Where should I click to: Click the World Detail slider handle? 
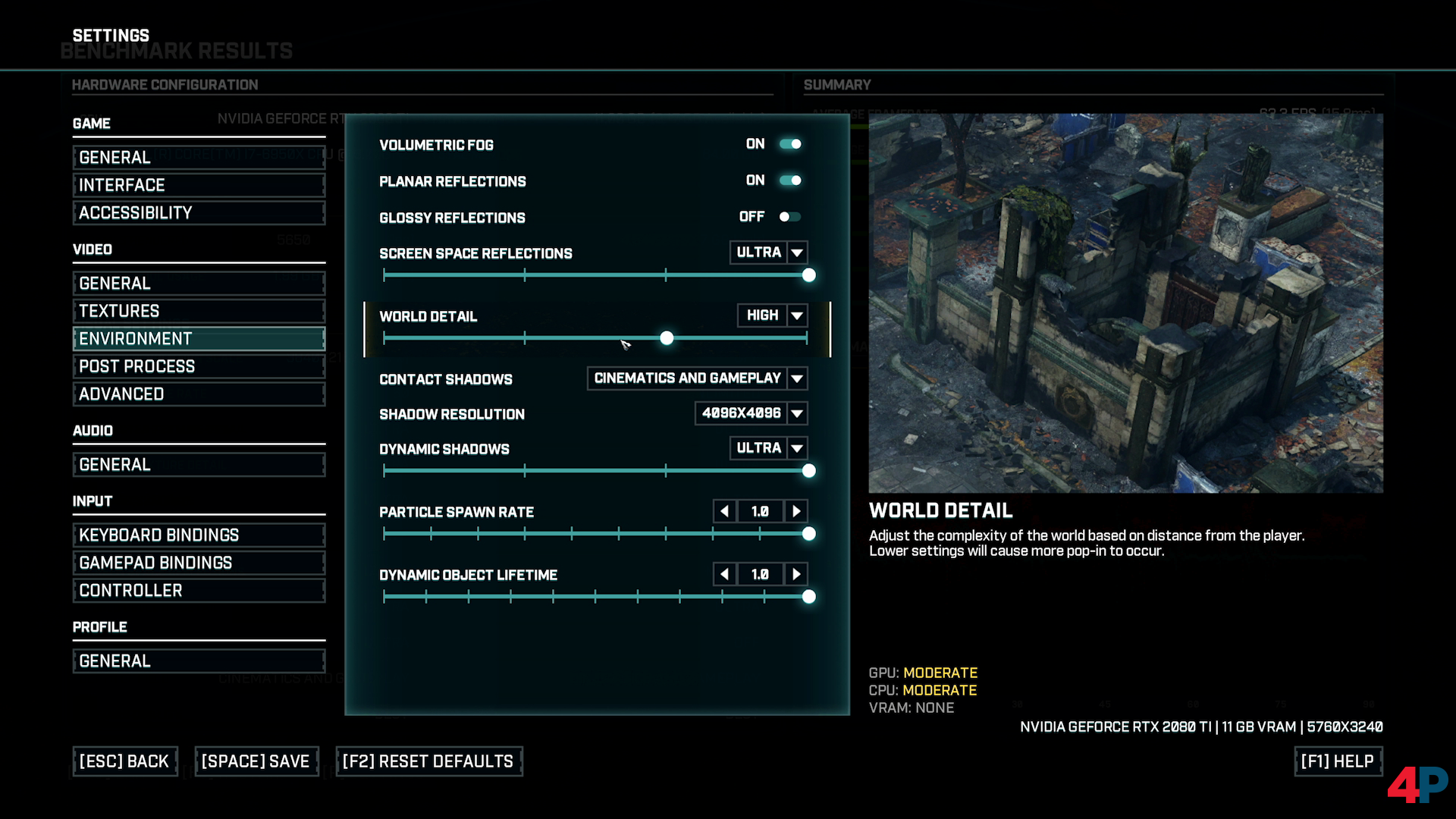[667, 338]
